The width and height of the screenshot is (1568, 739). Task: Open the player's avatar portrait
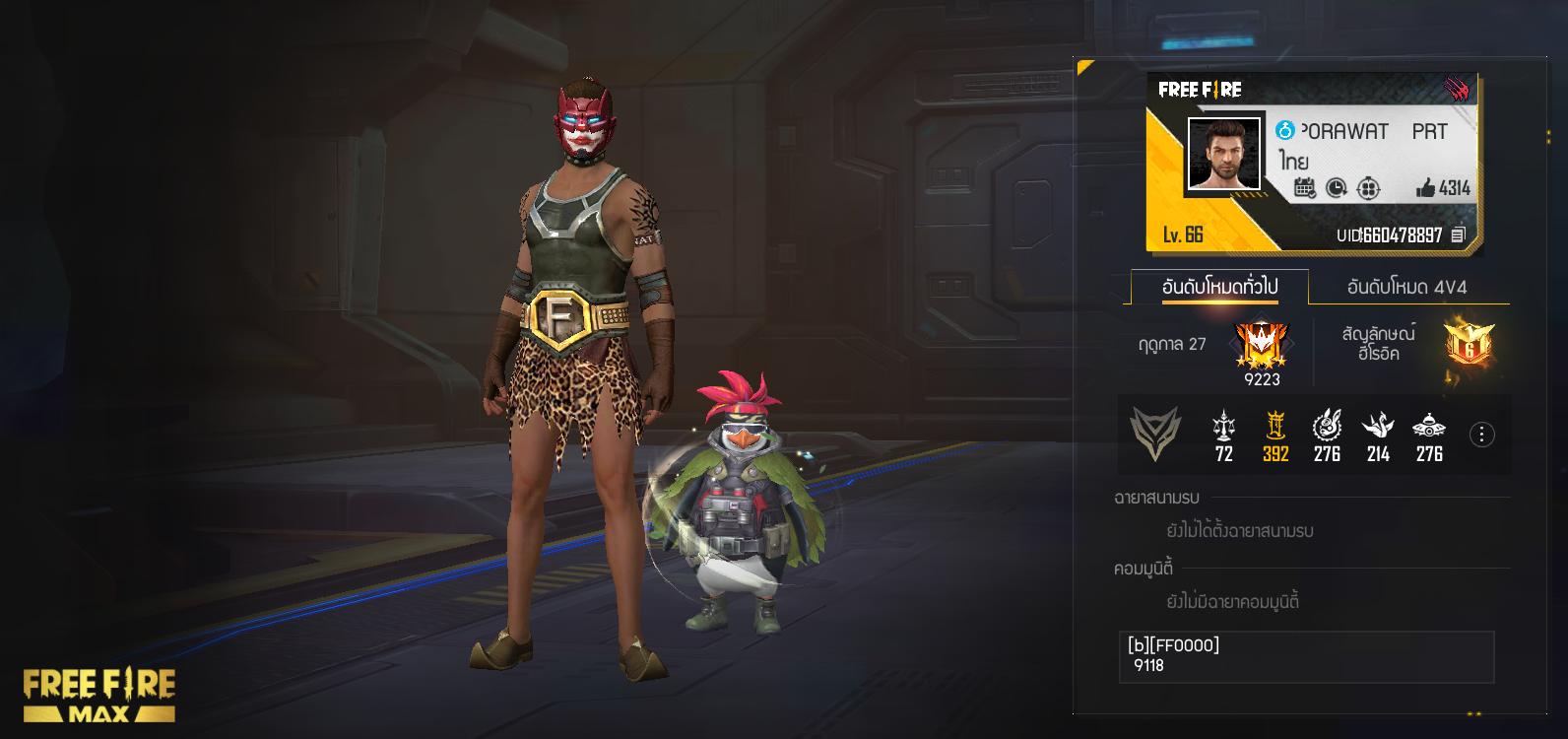point(1223,154)
